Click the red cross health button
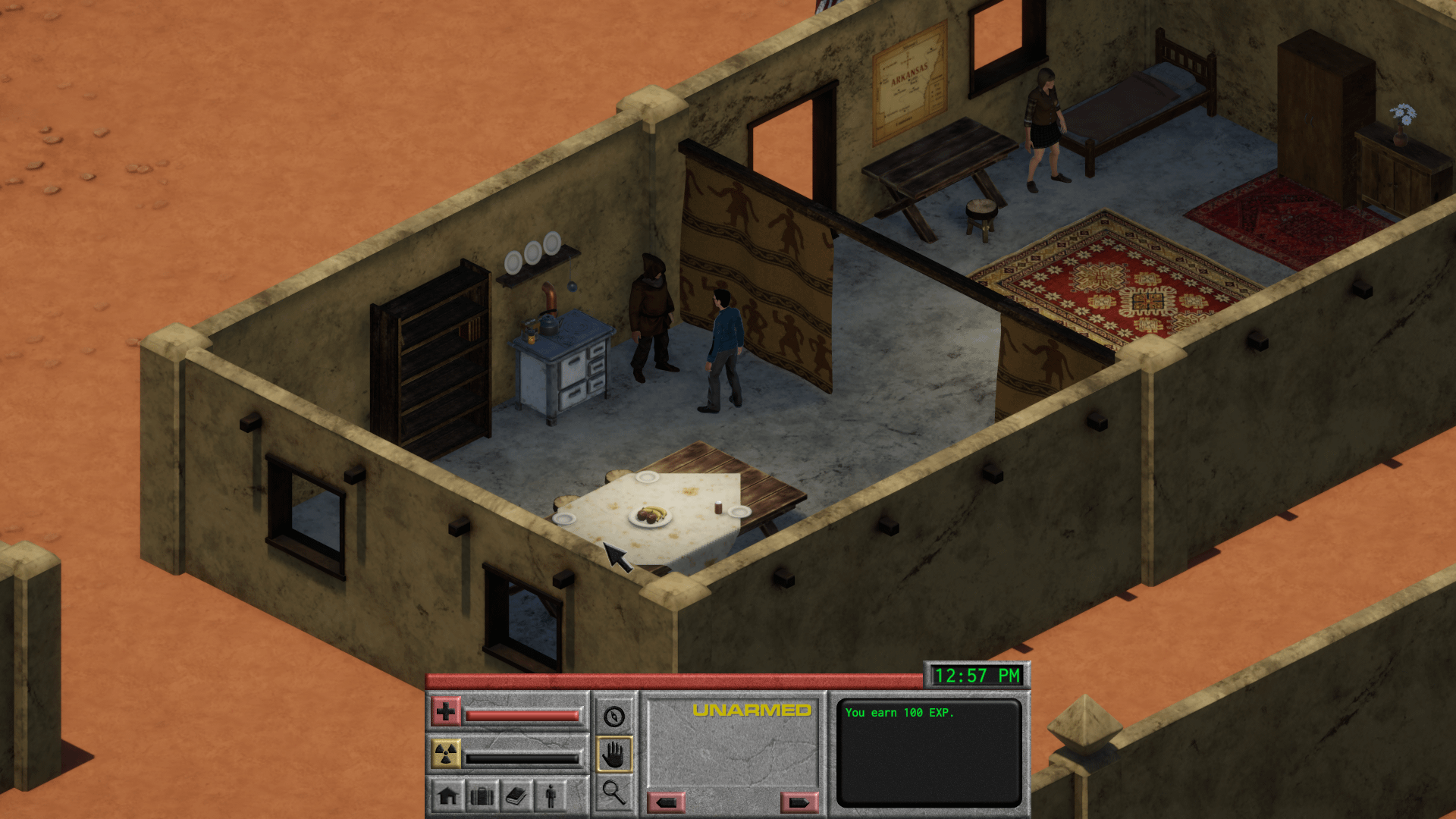 pyautogui.click(x=446, y=712)
